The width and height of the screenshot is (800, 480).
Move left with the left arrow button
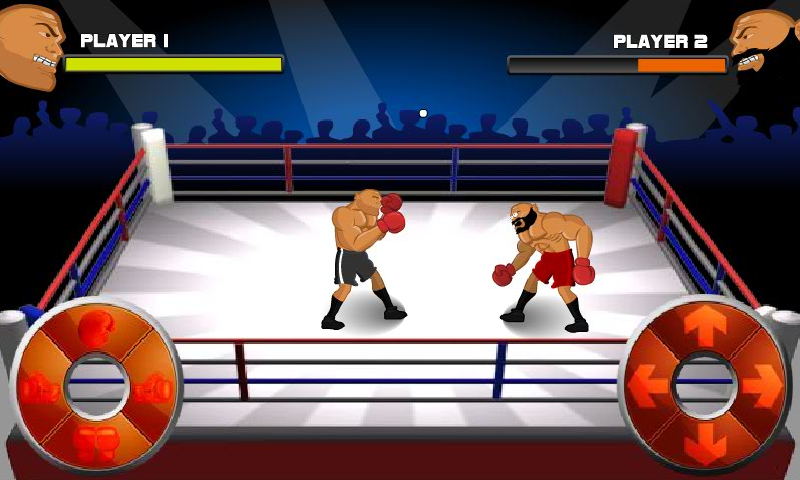[648, 385]
